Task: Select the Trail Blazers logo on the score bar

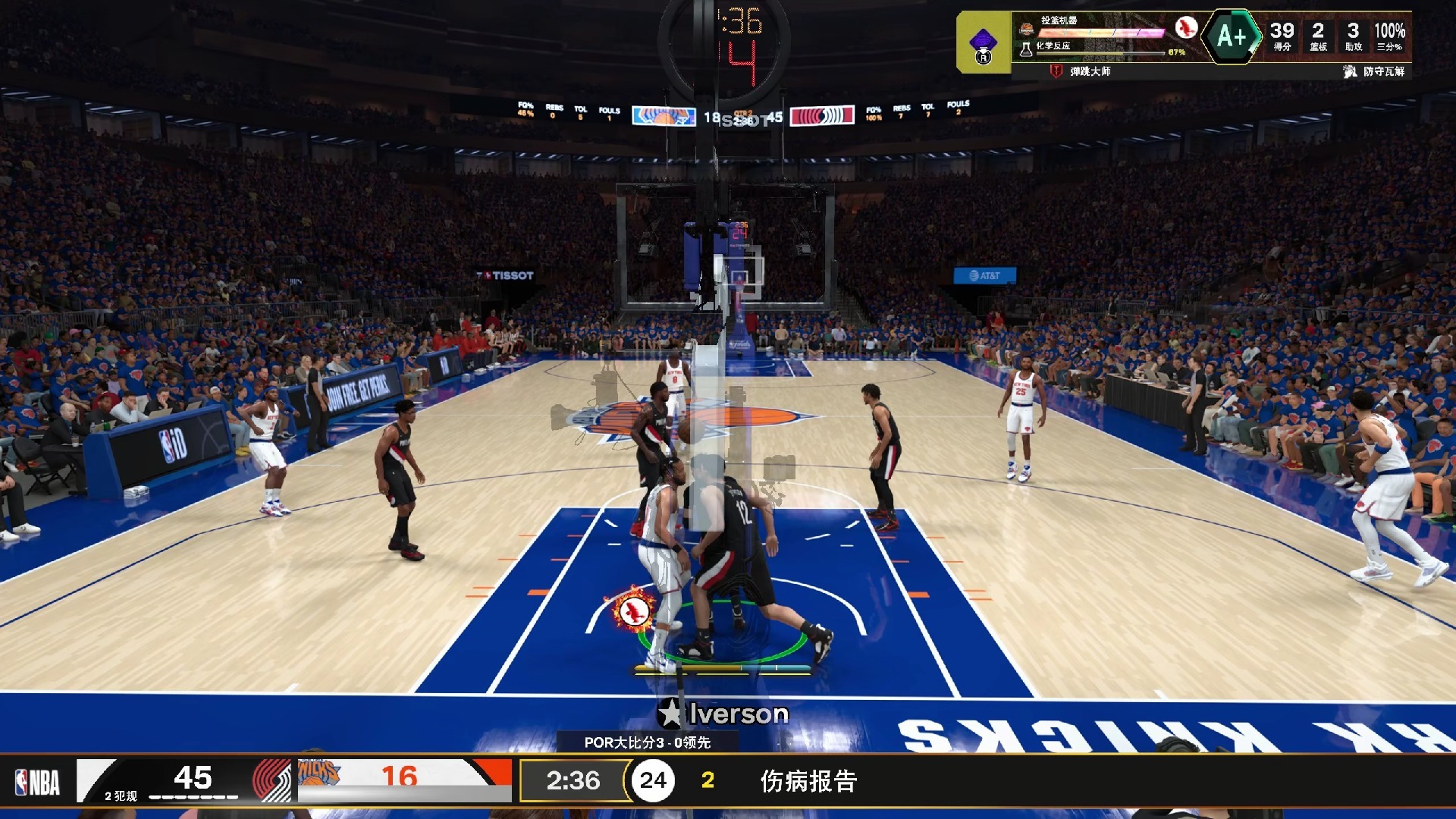Action: [271, 780]
